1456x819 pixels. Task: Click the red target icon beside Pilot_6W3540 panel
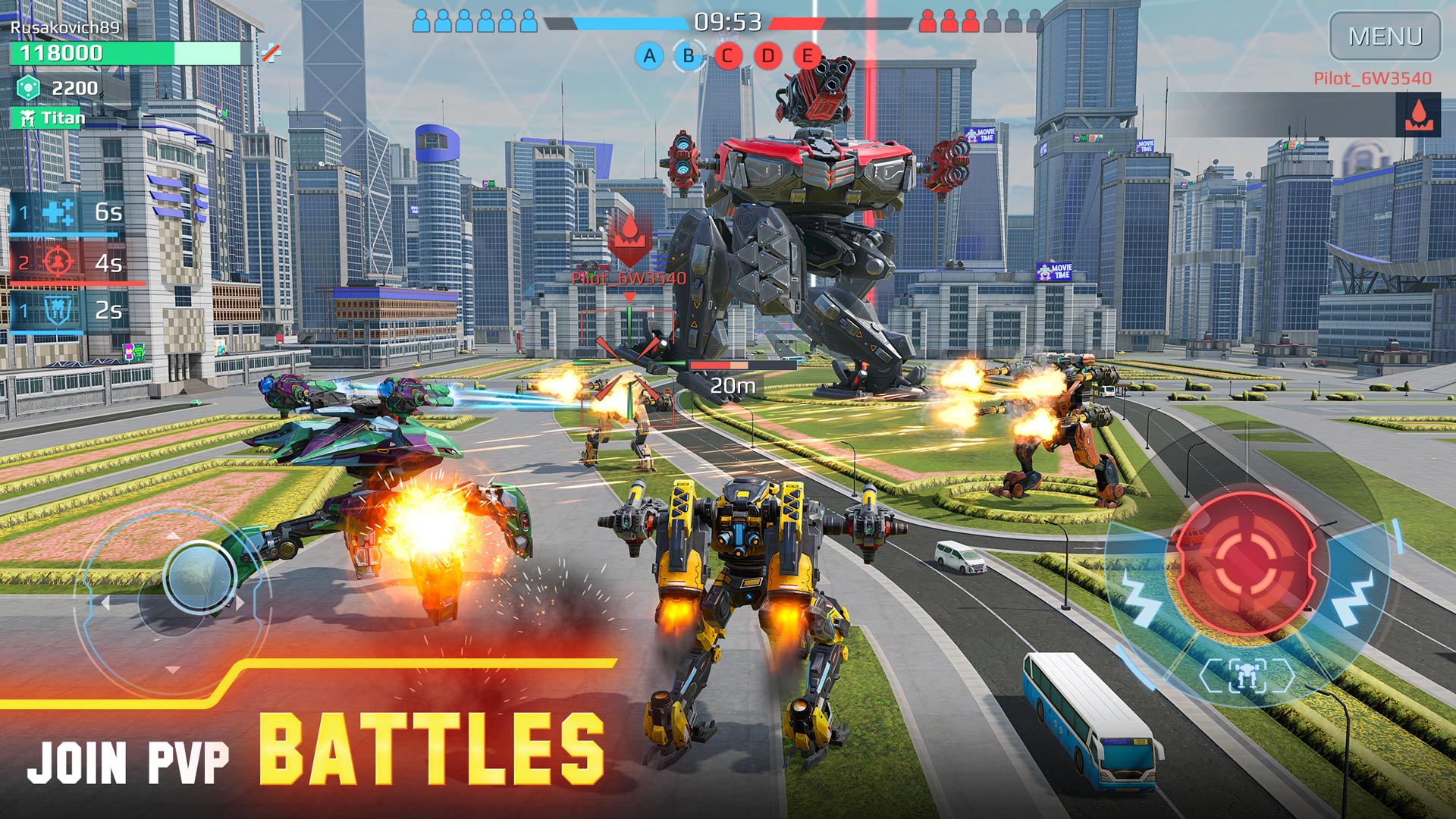click(1418, 115)
